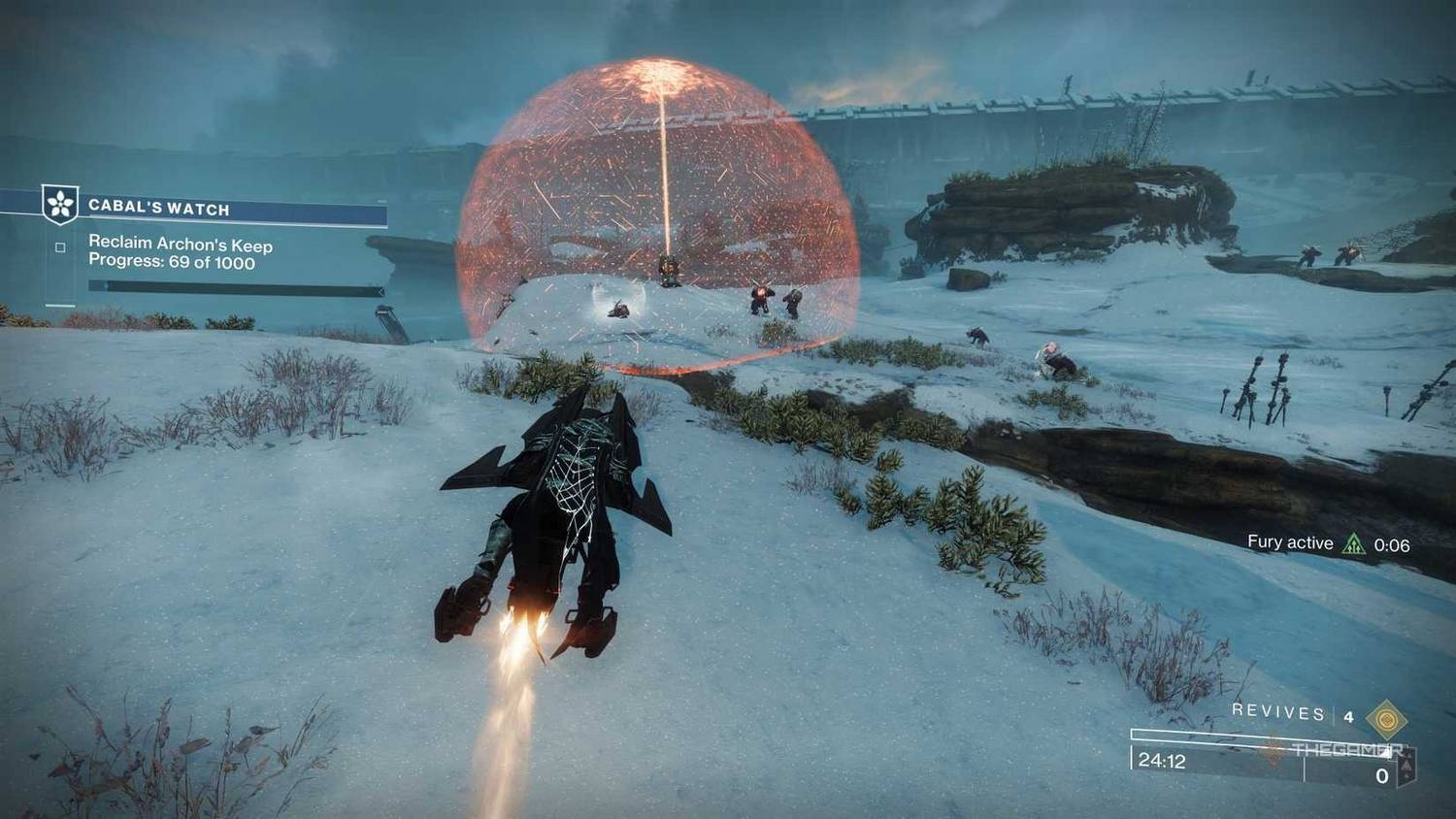The width and height of the screenshot is (1456, 819).
Task: Click the Fury active buff icon
Action: click(1353, 544)
